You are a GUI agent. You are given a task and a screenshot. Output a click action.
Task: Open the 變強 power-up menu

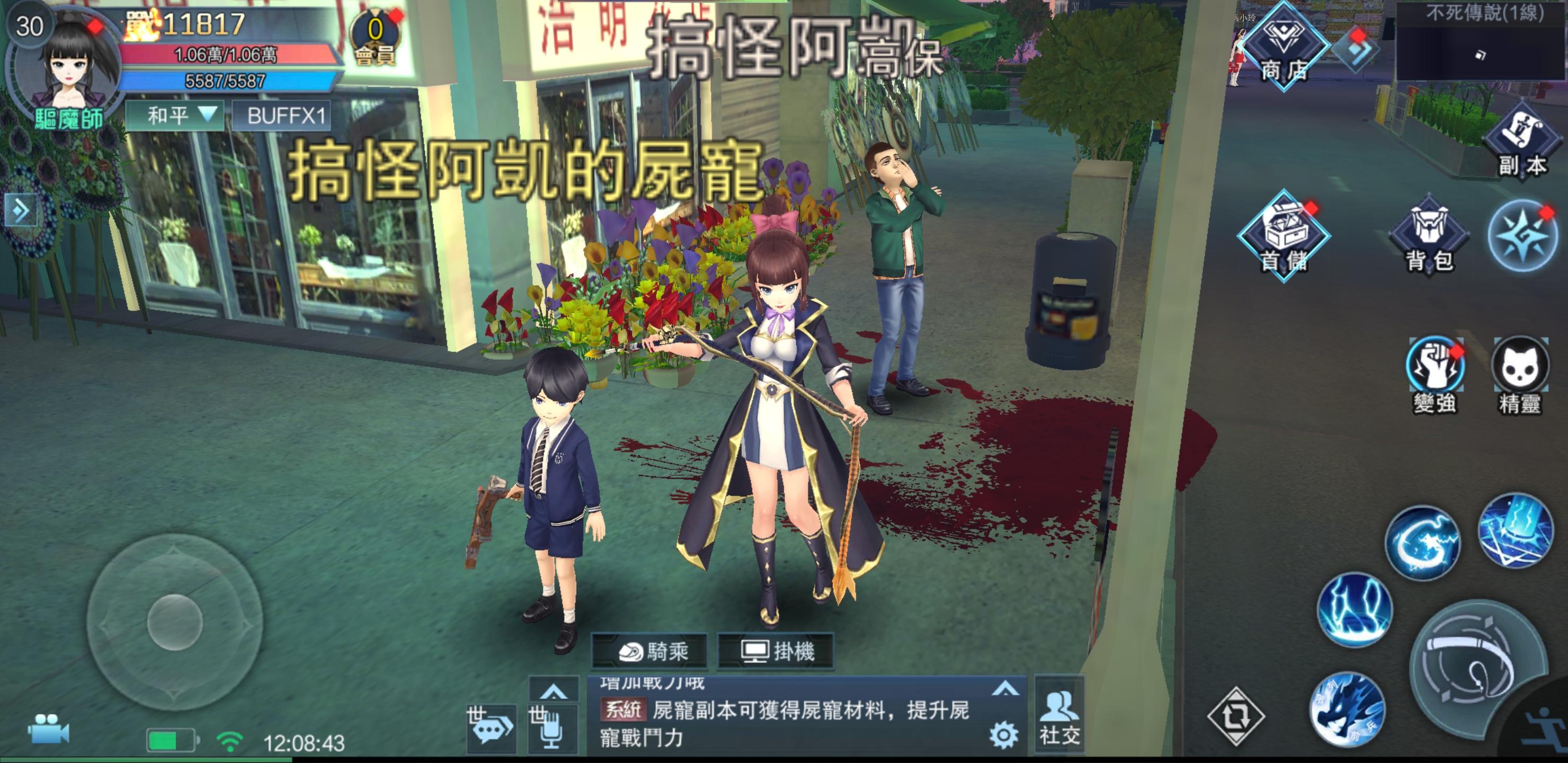tap(1434, 372)
